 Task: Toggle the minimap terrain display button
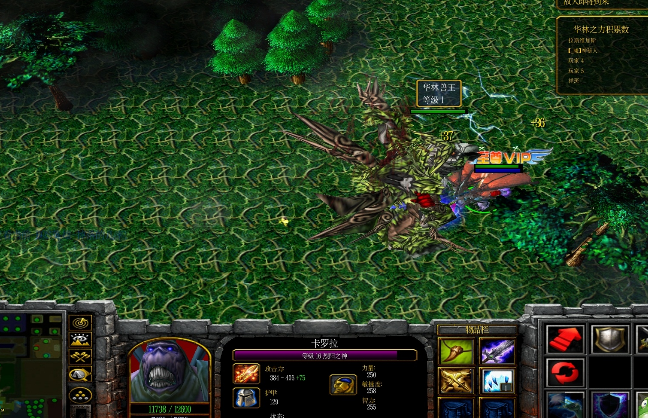click(81, 340)
